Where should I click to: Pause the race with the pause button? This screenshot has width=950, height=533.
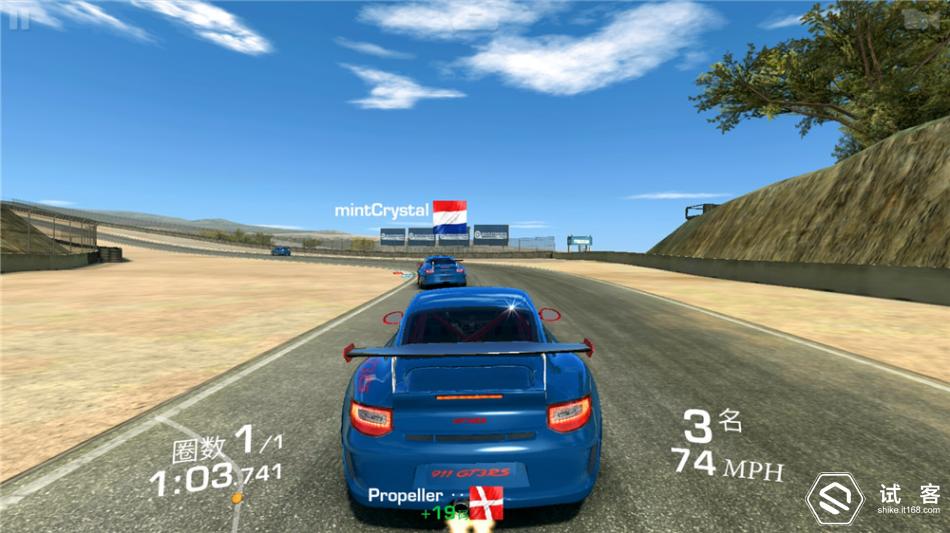(x=18, y=18)
